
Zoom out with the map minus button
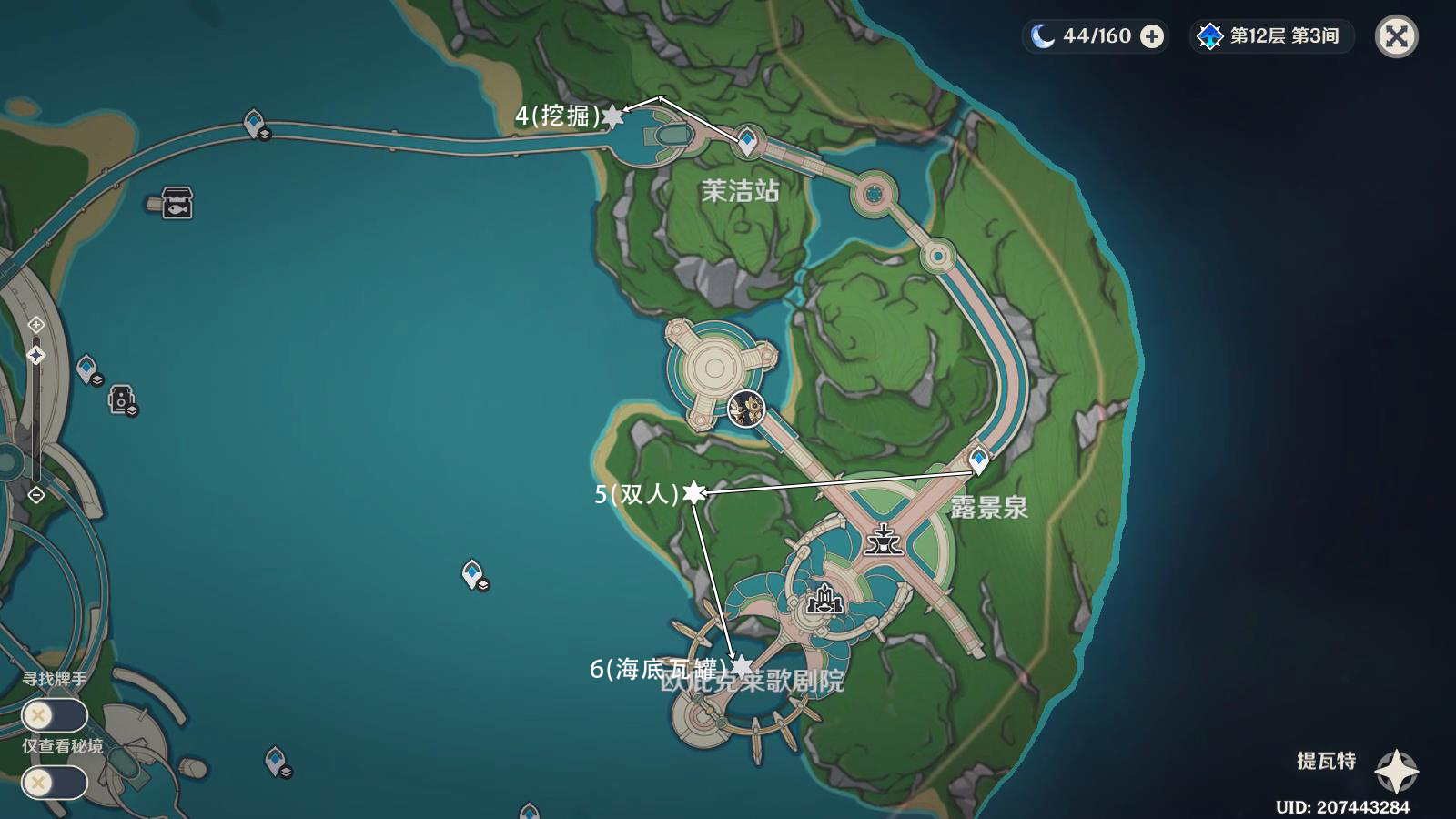click(x=35, y=495)
